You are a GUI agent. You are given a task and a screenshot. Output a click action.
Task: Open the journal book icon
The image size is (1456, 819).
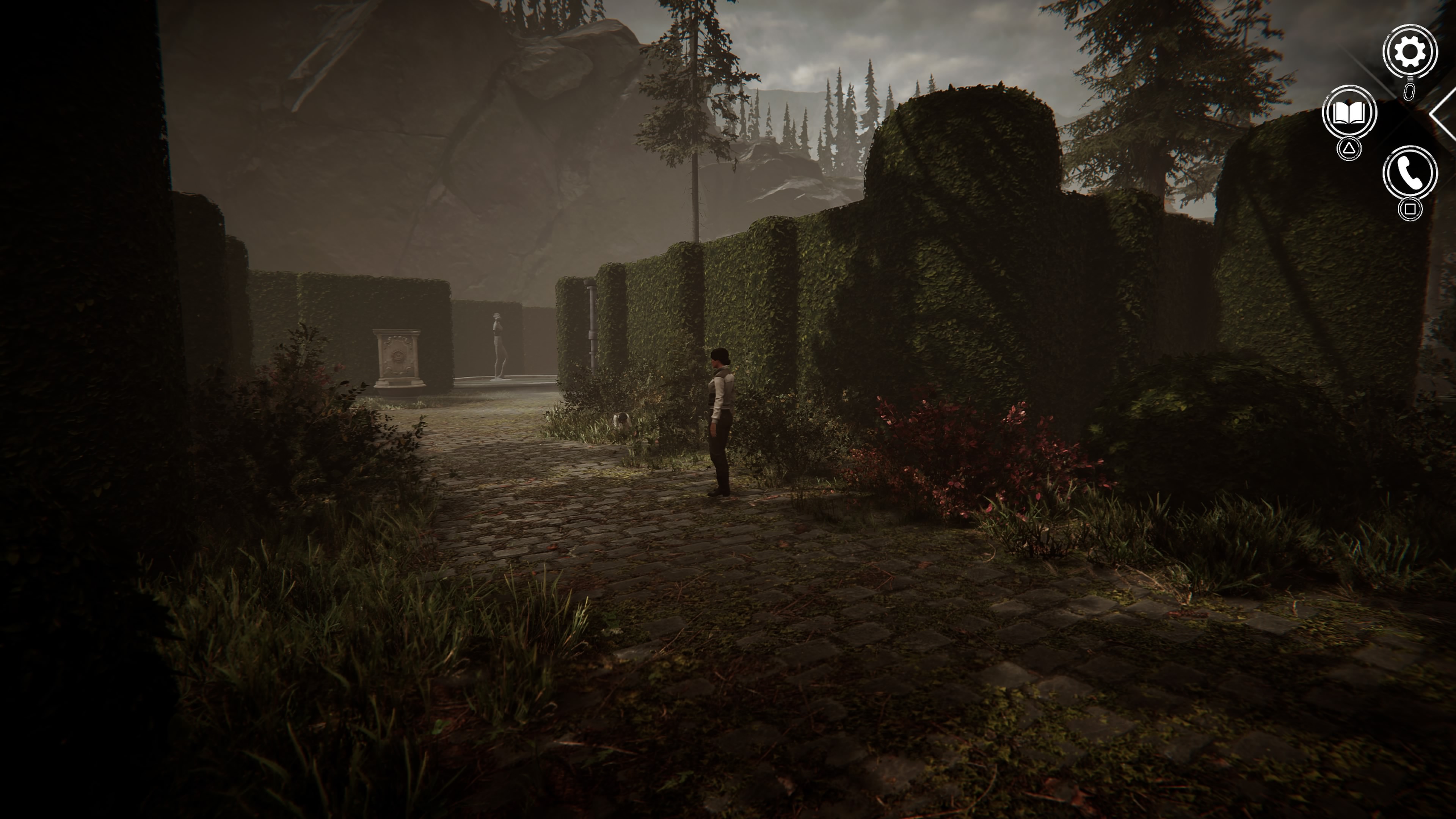click(x=1349, y=113)
